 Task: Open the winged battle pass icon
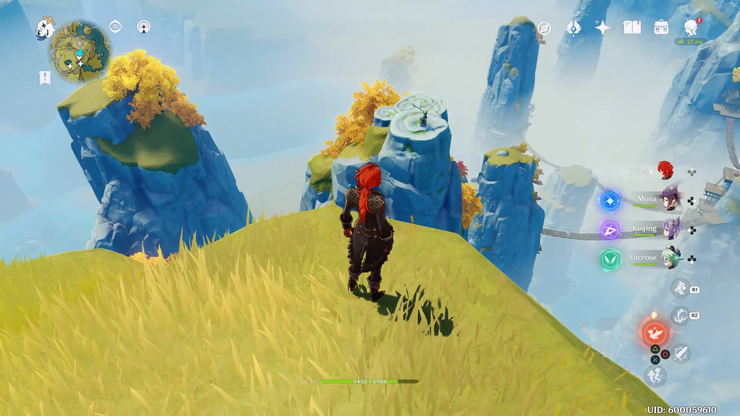[574, 28]
